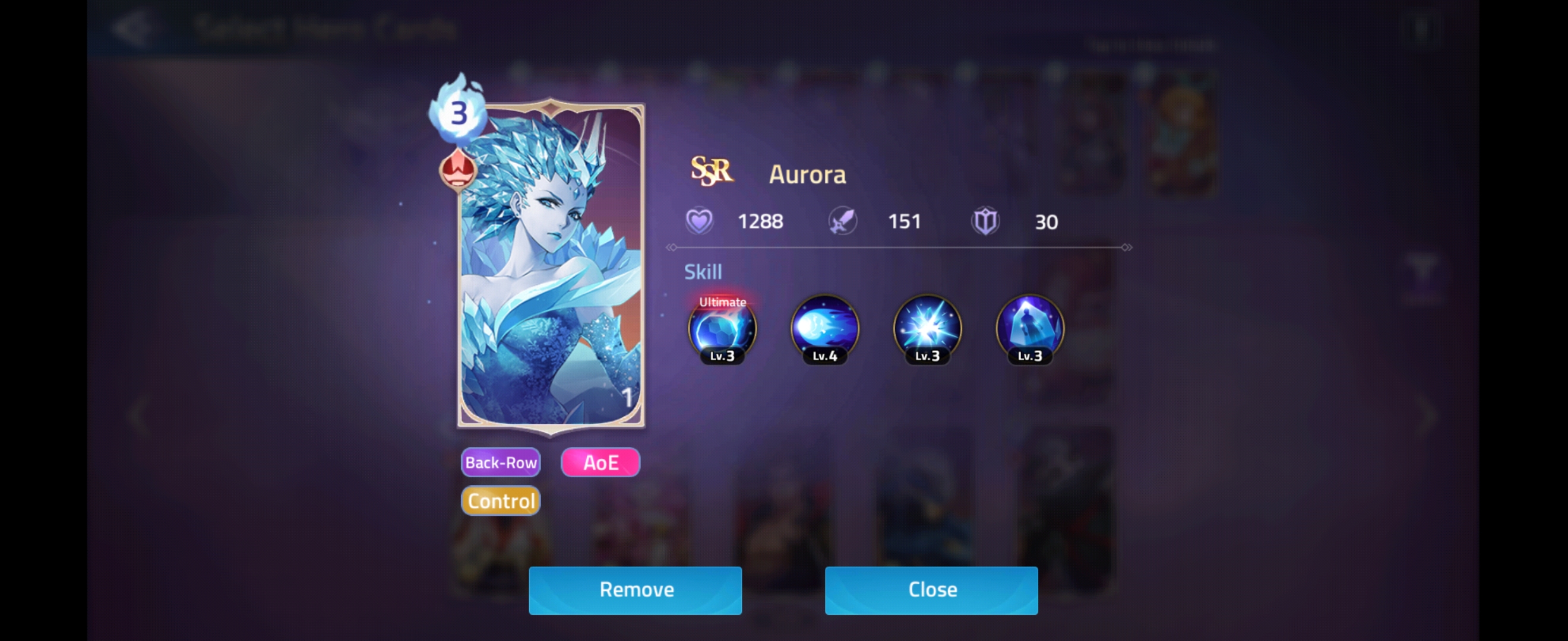
Task: Toggle the Back-Row tag
Action: tap(500, 462)
